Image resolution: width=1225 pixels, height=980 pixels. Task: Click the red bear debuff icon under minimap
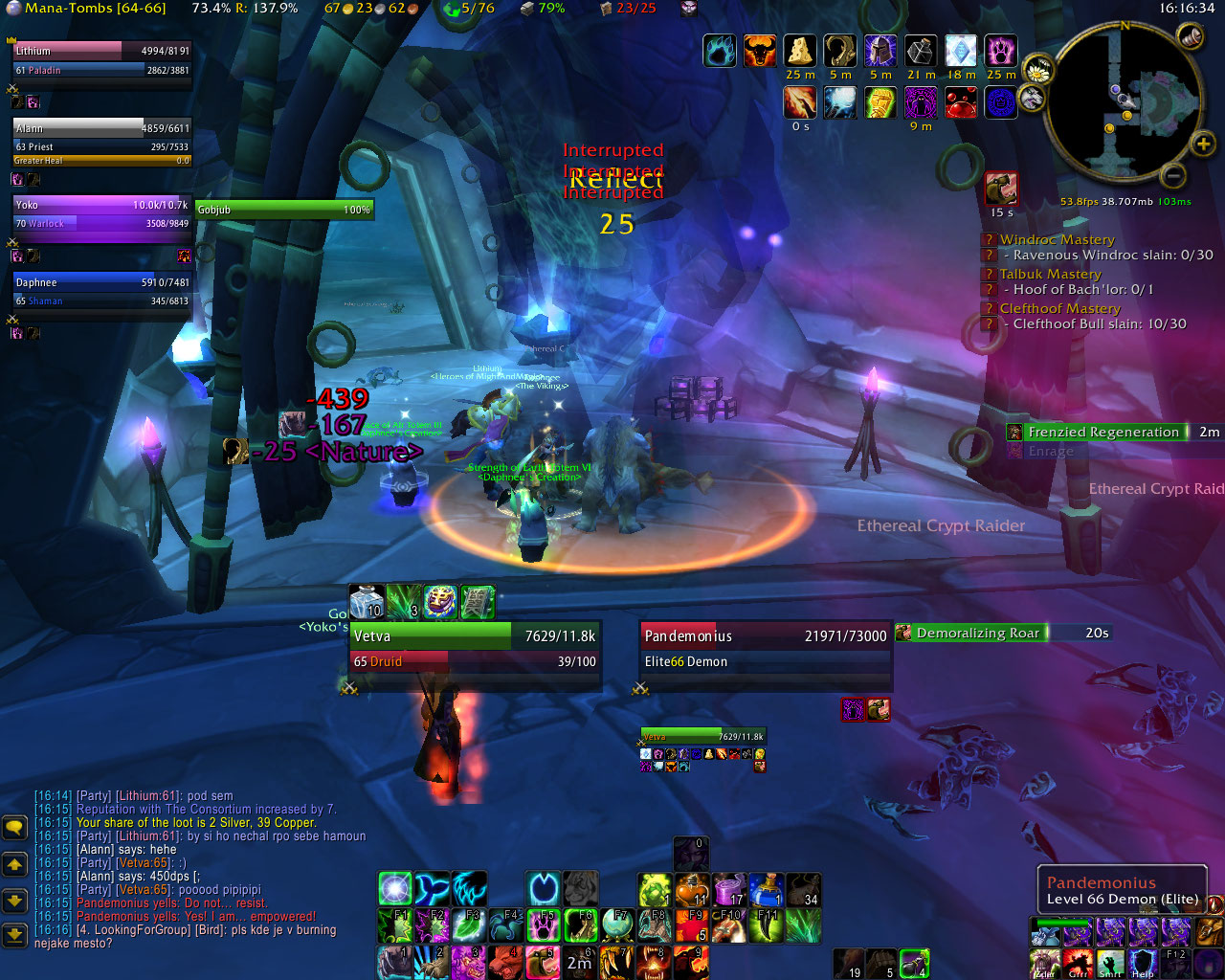click(x=1001, y=189)
